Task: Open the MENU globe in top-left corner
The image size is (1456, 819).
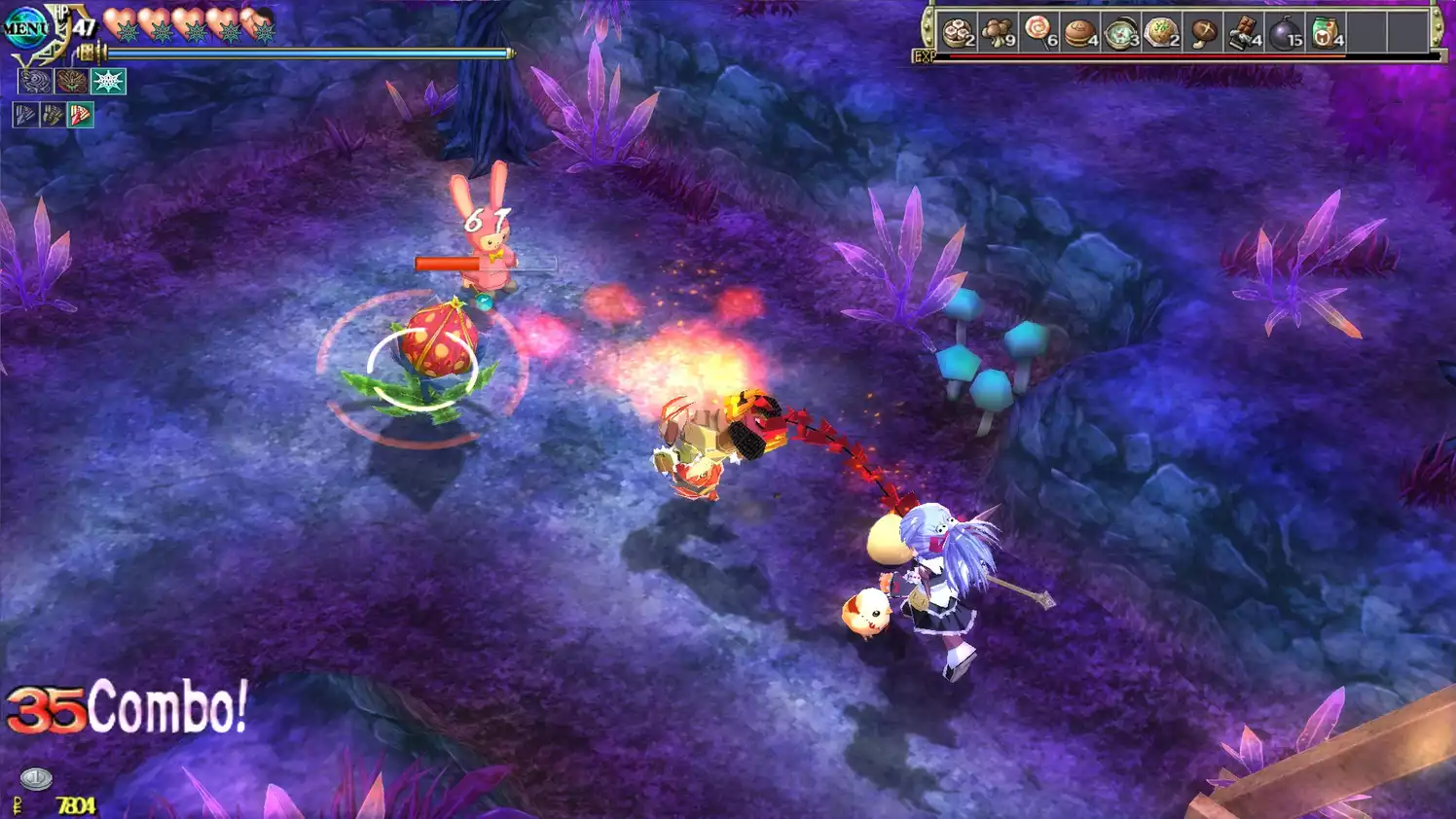Action: (x=25, y=25)
